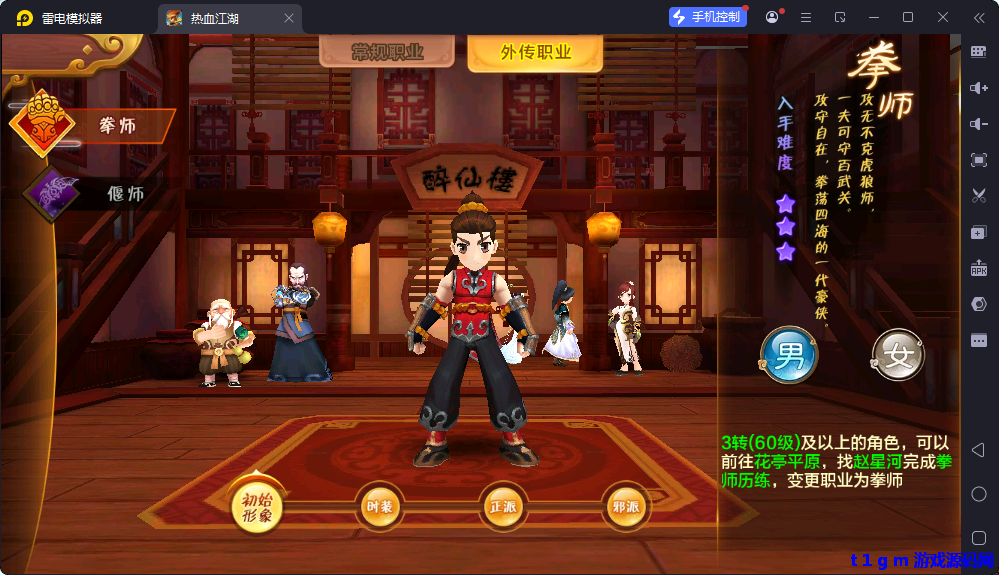The height and width of the screenshot is (575, 999).
Task: Close the emulator window
Action: [x=942, y=17]
